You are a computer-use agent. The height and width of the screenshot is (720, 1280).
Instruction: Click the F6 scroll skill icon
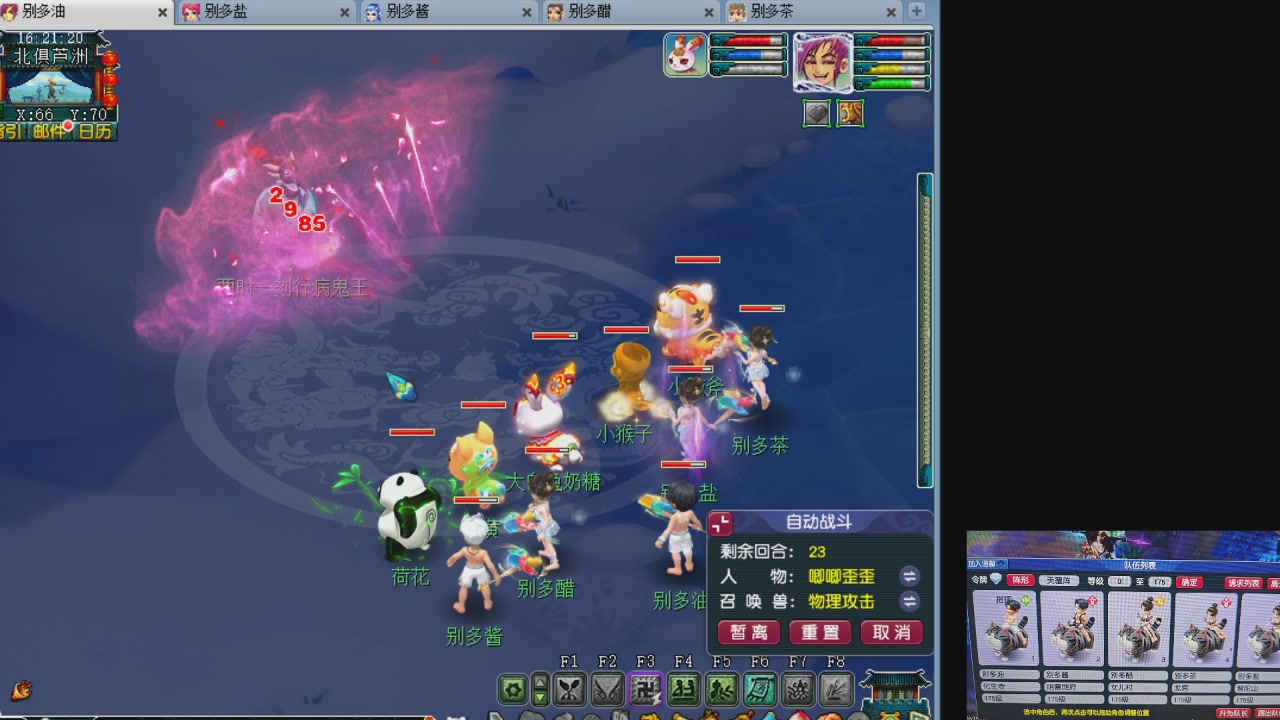click(x=761, y=688)
